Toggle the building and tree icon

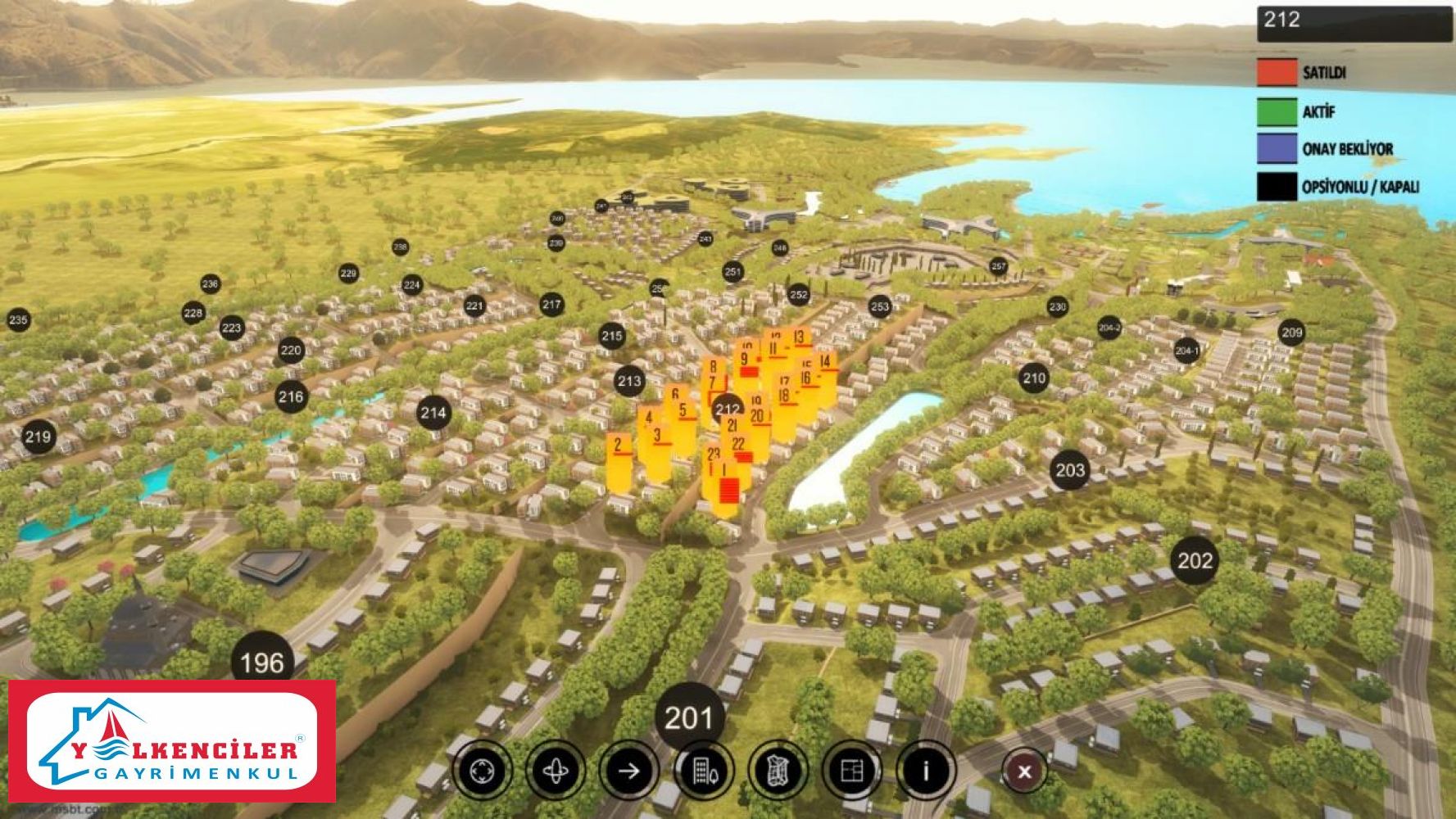(x=704, y=771)
